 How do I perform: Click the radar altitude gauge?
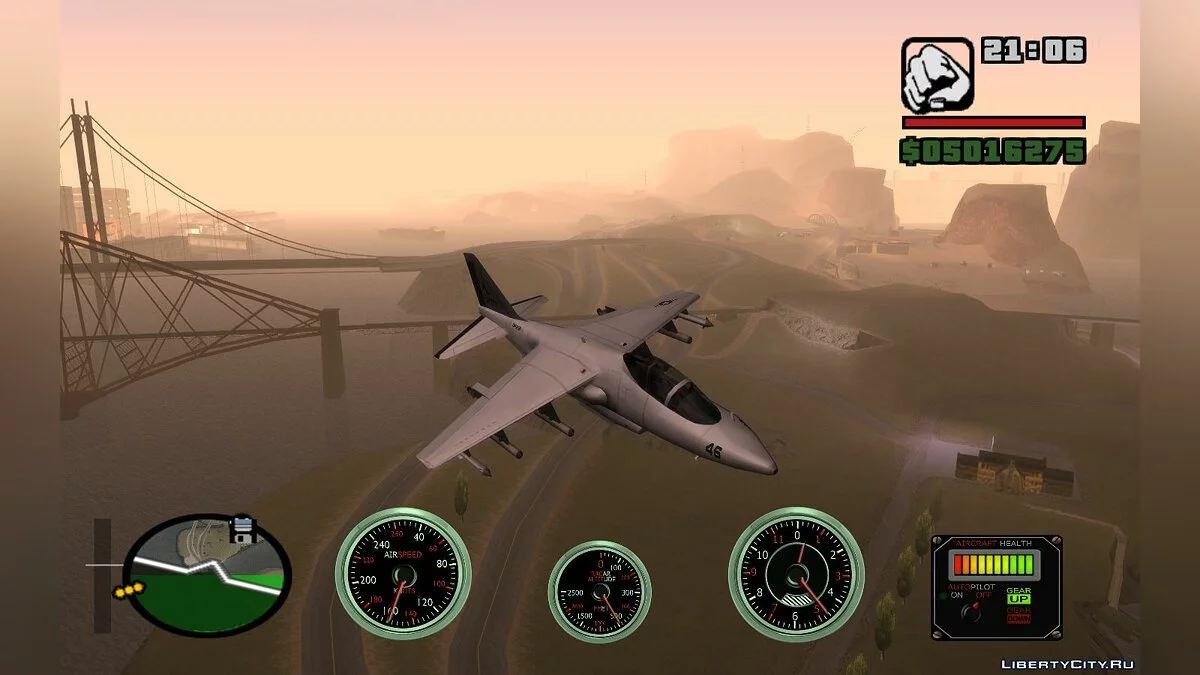point(599,592)
